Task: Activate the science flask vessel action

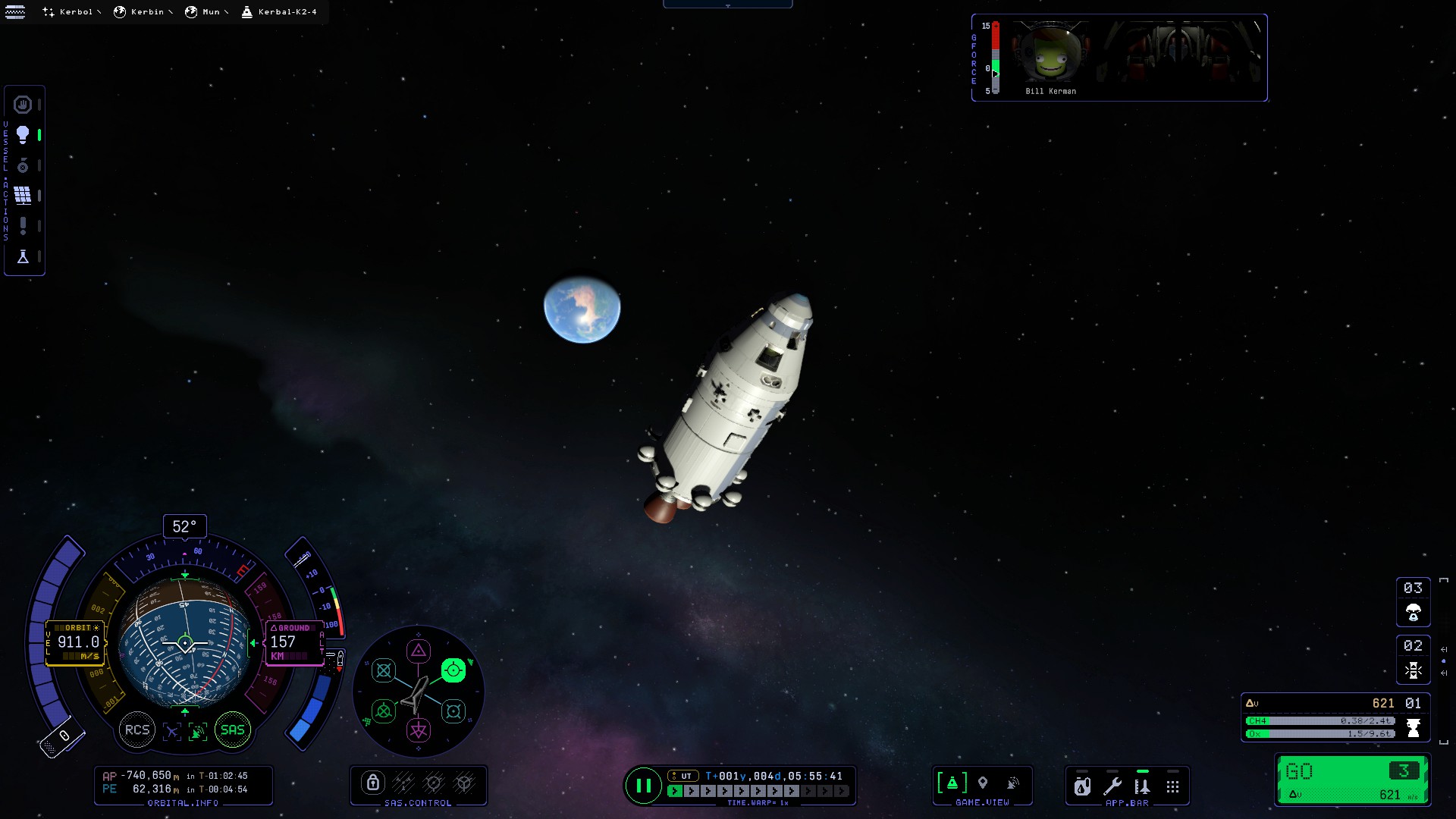Action: coord(23,257)
